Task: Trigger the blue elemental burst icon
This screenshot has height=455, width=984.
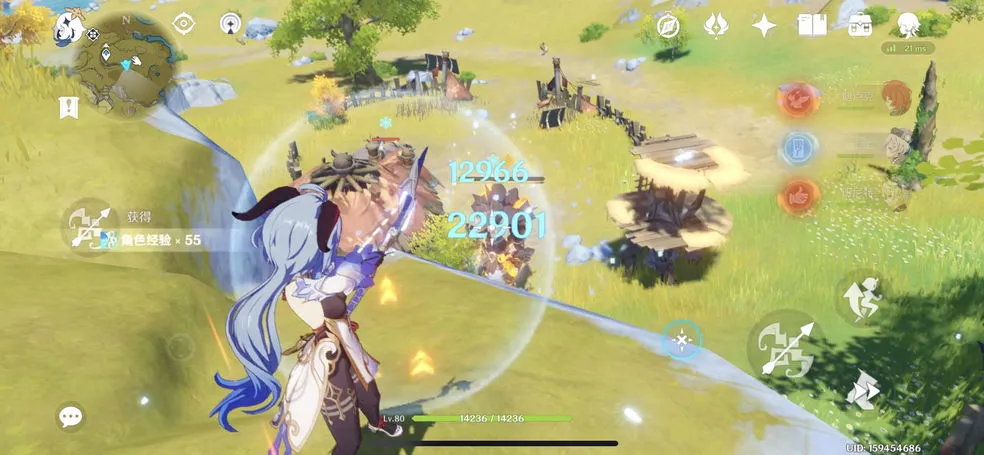Action: [797, 149]
